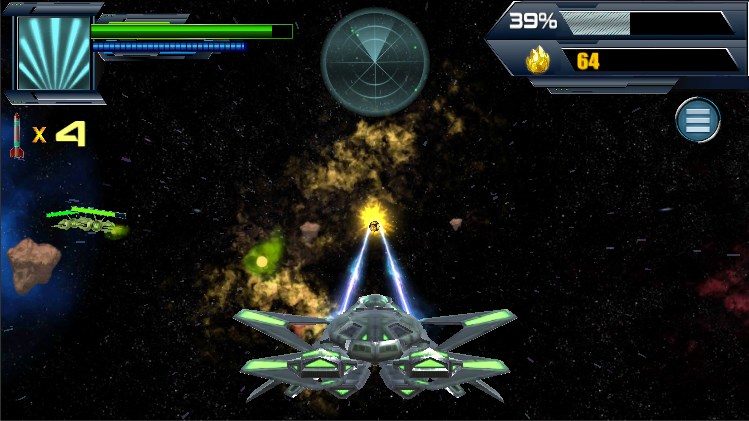Open the round menu button

point(697,120)
